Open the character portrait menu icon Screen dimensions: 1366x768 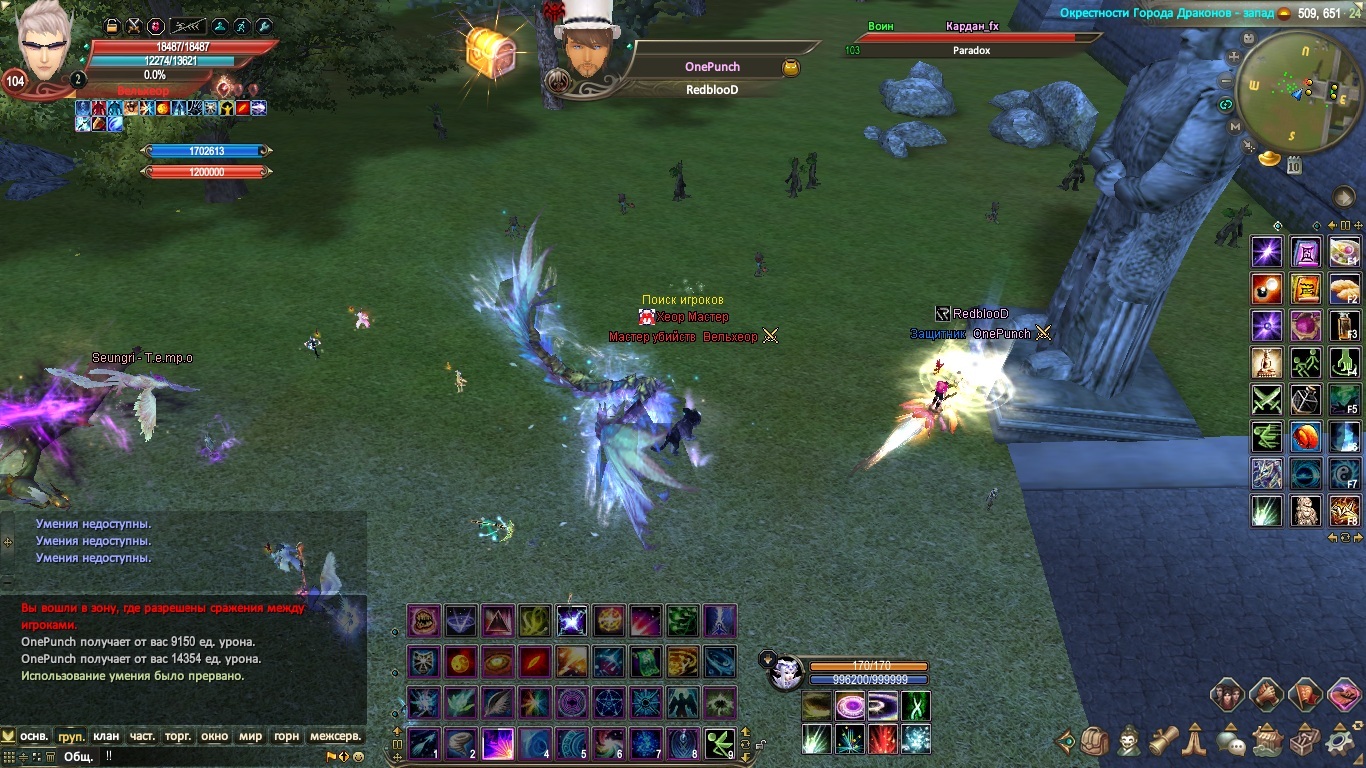tap(1129, 742)
